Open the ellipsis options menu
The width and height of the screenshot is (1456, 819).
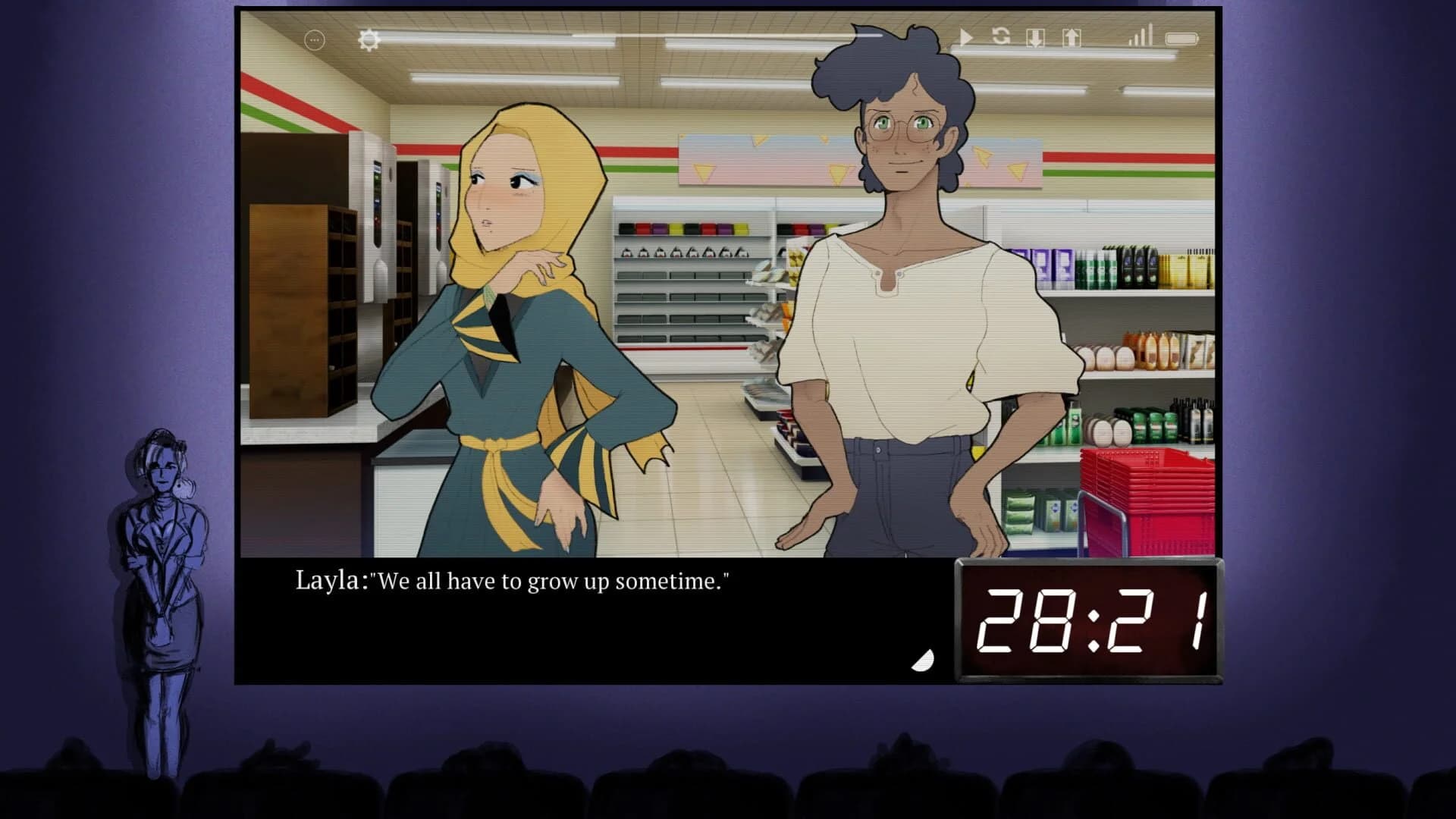click(x=313, y=38)
